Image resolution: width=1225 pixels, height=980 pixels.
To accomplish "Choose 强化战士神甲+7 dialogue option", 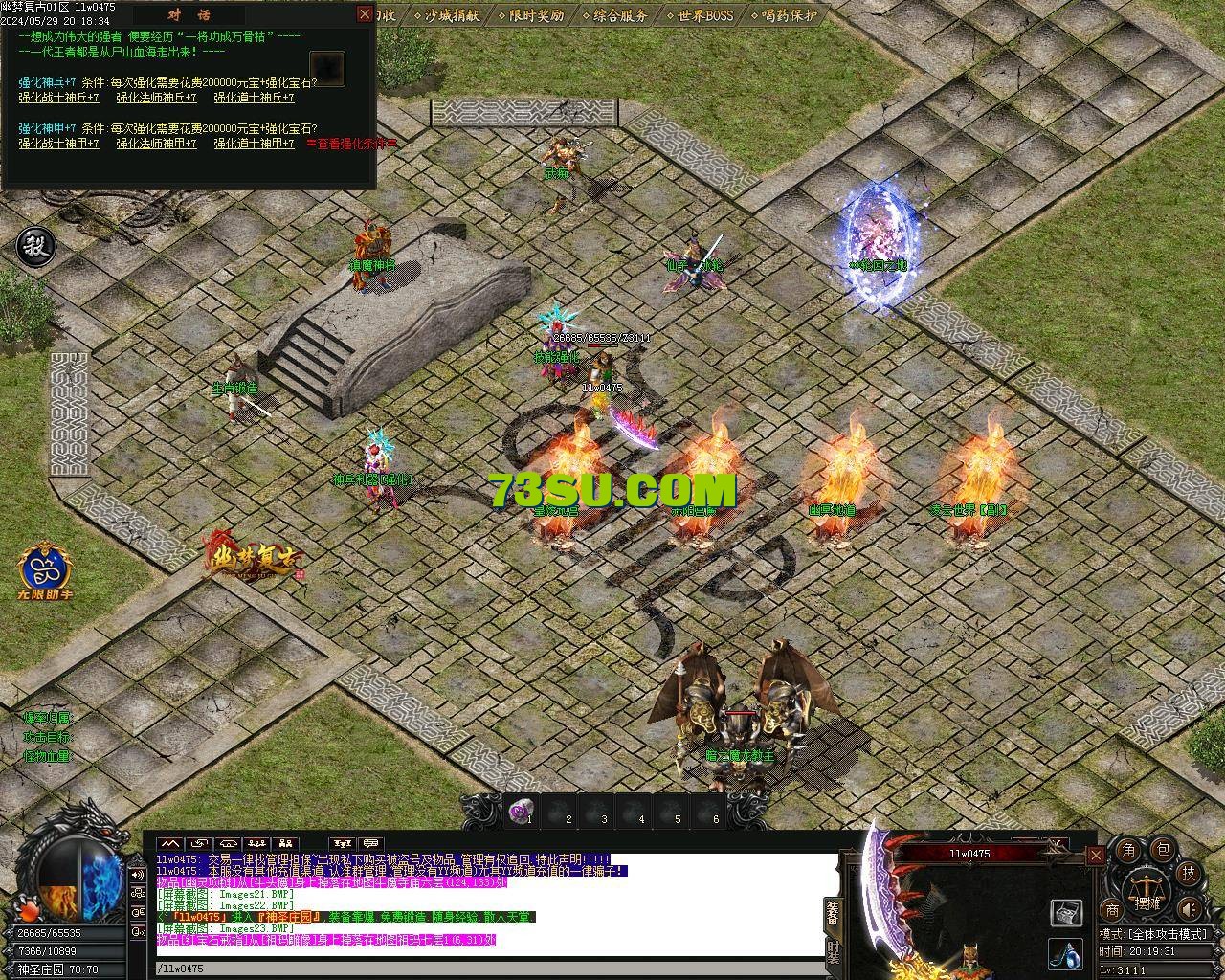I will coord(59,144).
